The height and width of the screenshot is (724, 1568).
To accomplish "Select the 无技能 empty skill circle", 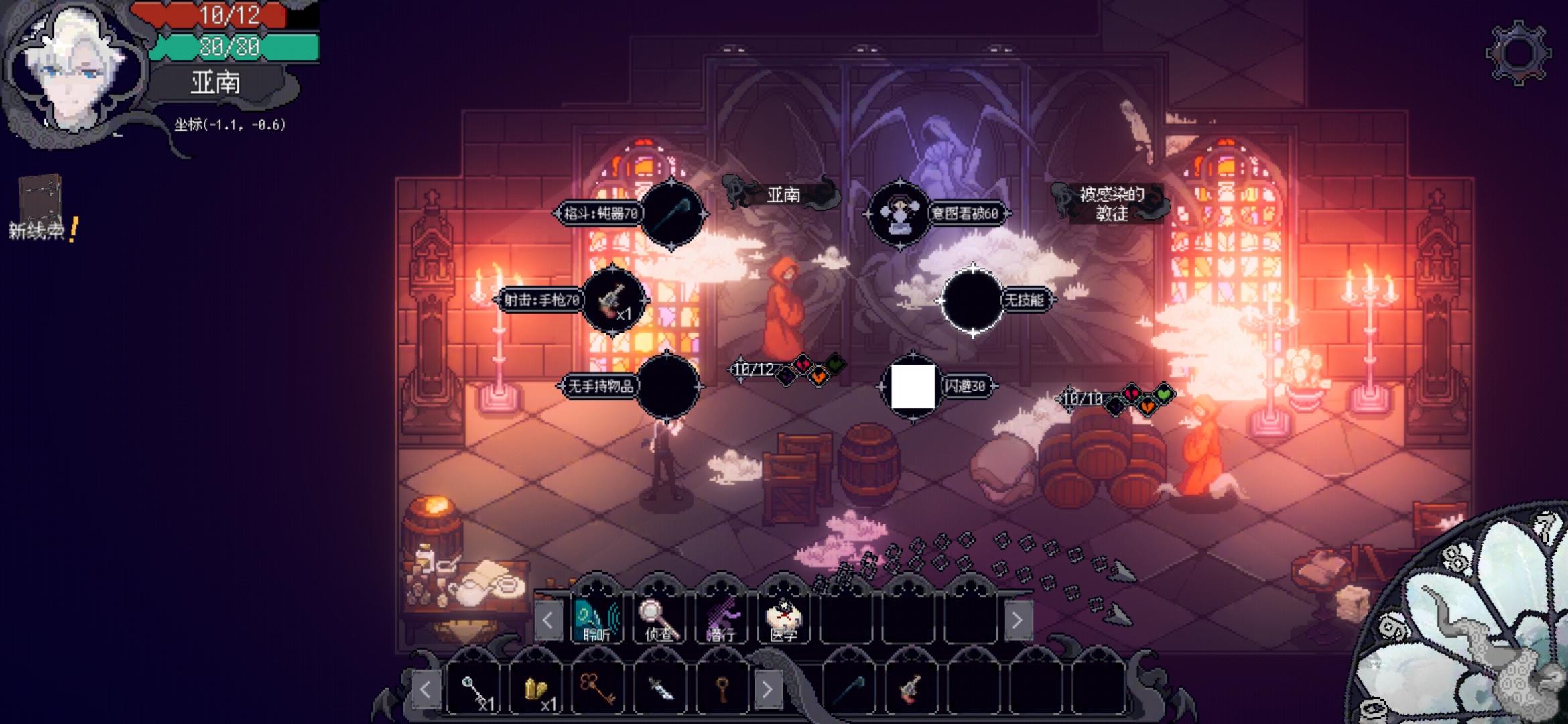I will coord(972,300).
